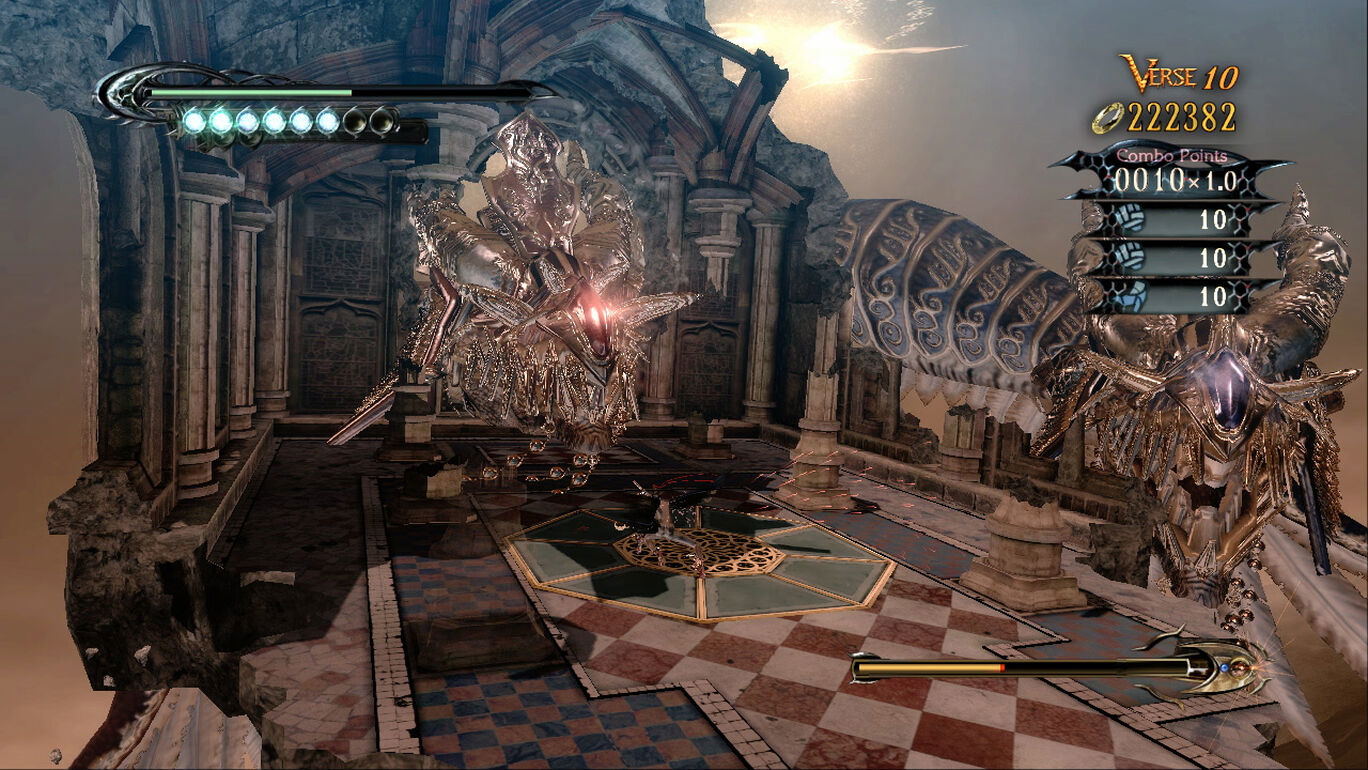The height and width of the screenshot is (770, 1368).
Task: Toggle the blue gem on the boss emblem
Action: [x=1224, y=668]
